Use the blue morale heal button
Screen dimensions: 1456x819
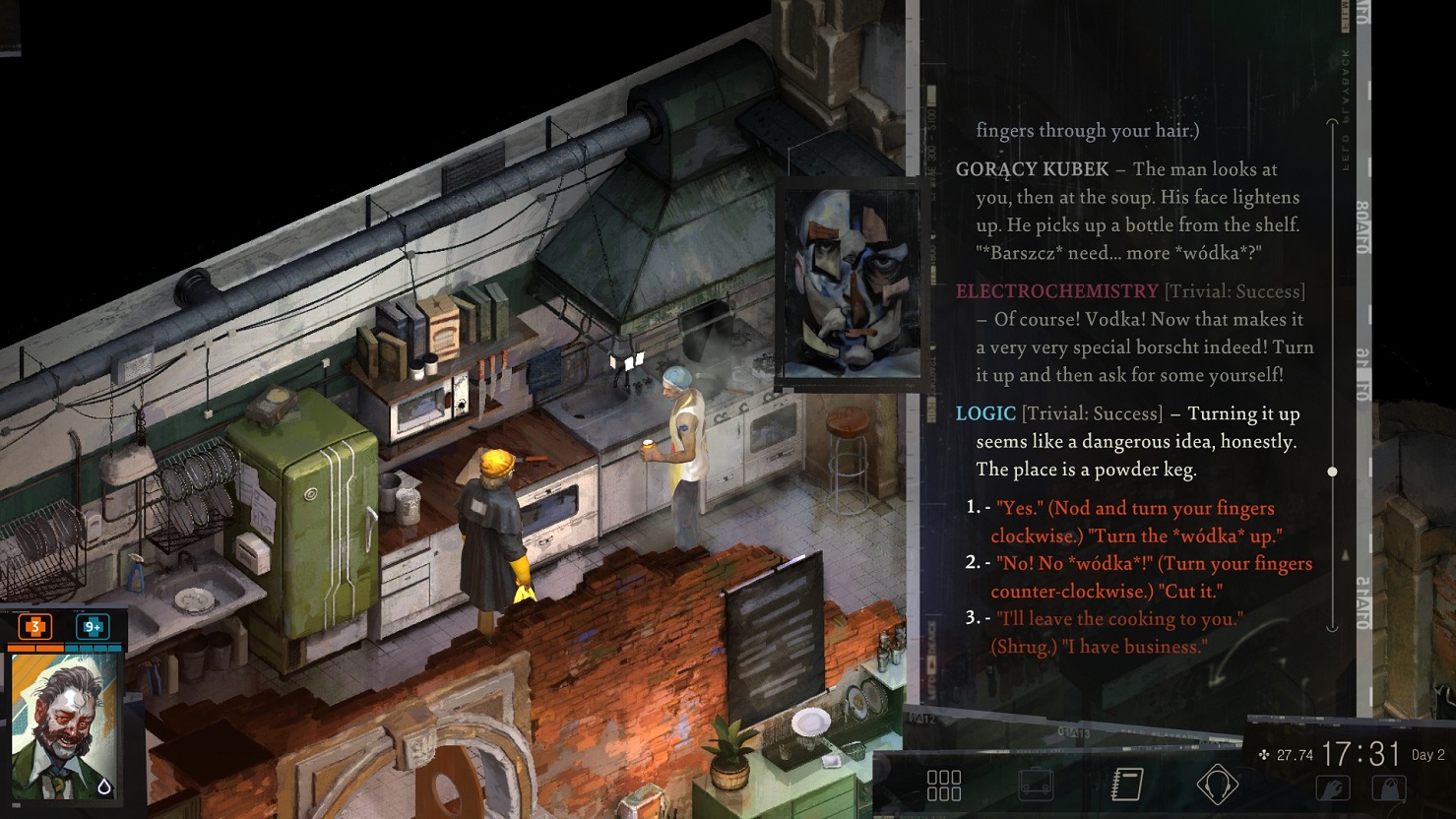(x=93, y=627)
